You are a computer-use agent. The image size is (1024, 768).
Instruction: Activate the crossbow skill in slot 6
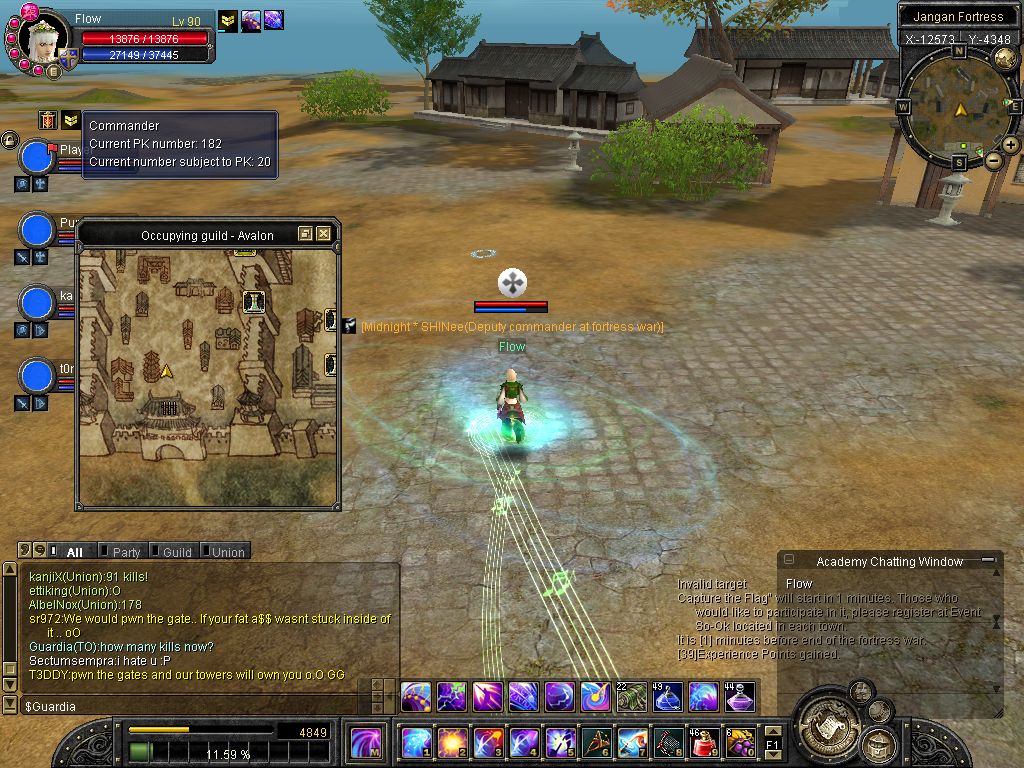tap(596, 743)
